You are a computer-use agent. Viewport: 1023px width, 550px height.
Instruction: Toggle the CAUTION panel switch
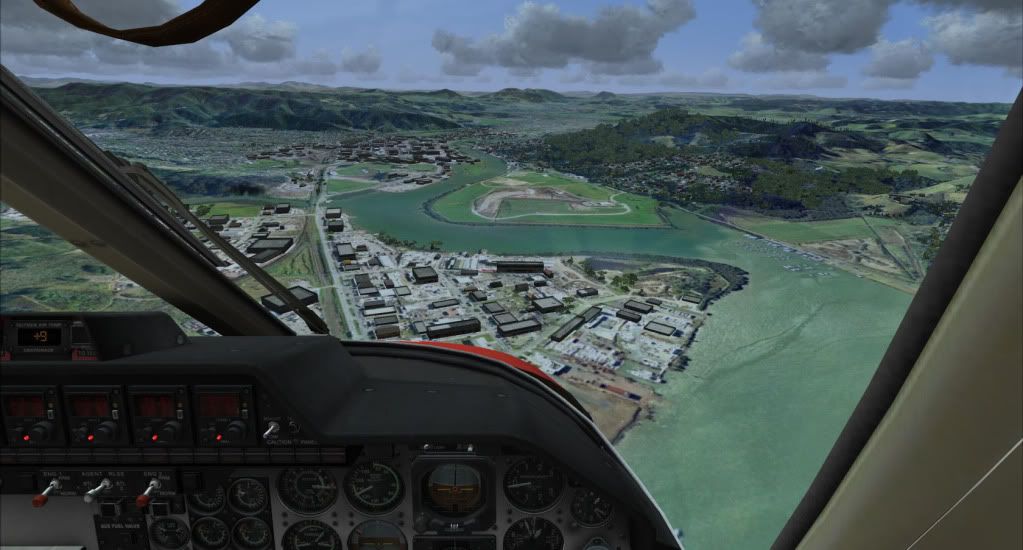tap(269, 430)
